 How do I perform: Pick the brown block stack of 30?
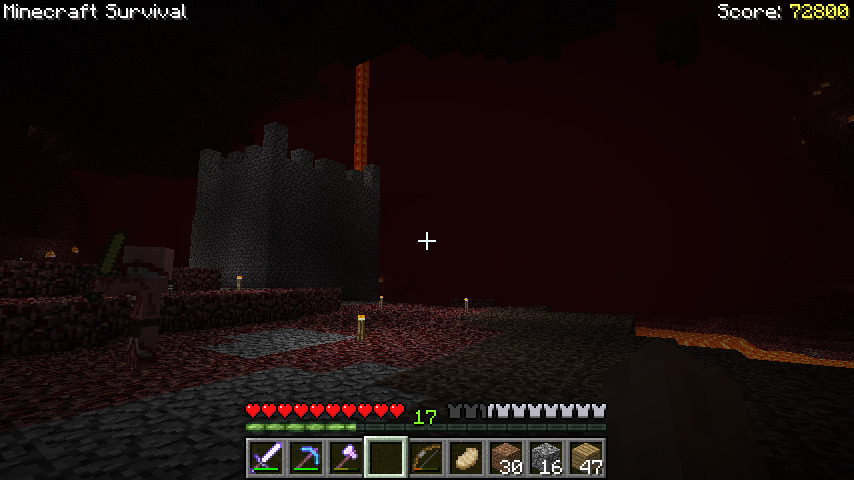click(x=506, y=458)
